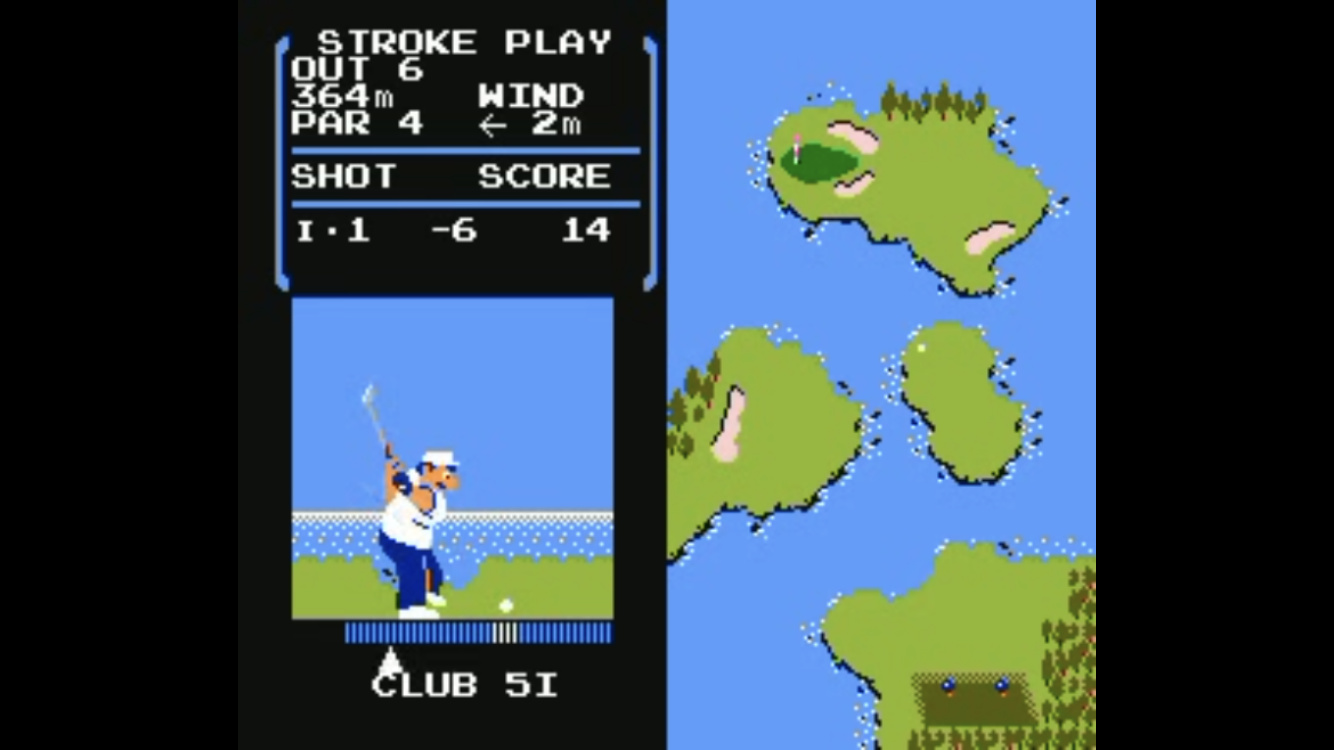Click the swing power meter bar
1334x750 pixels.
pos(478,632)
